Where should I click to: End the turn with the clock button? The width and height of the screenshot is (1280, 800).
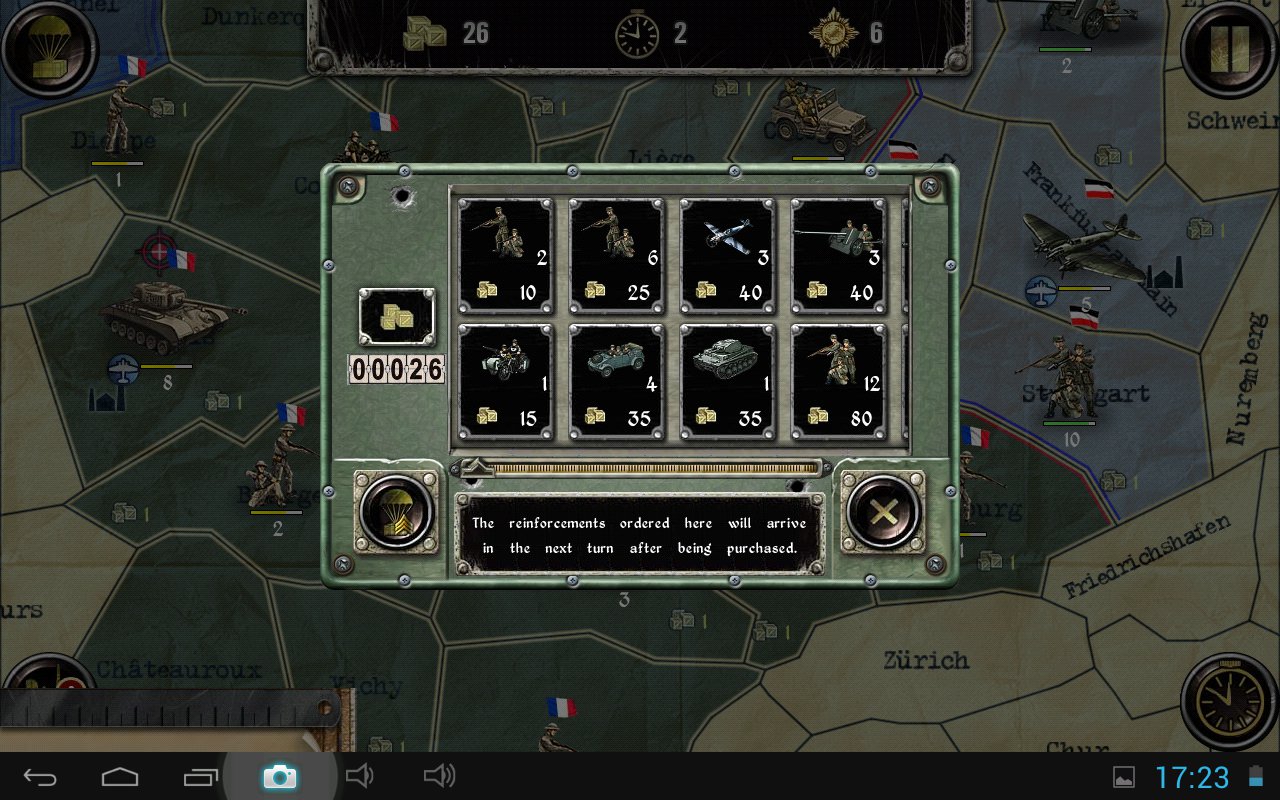pos(1230,700)
